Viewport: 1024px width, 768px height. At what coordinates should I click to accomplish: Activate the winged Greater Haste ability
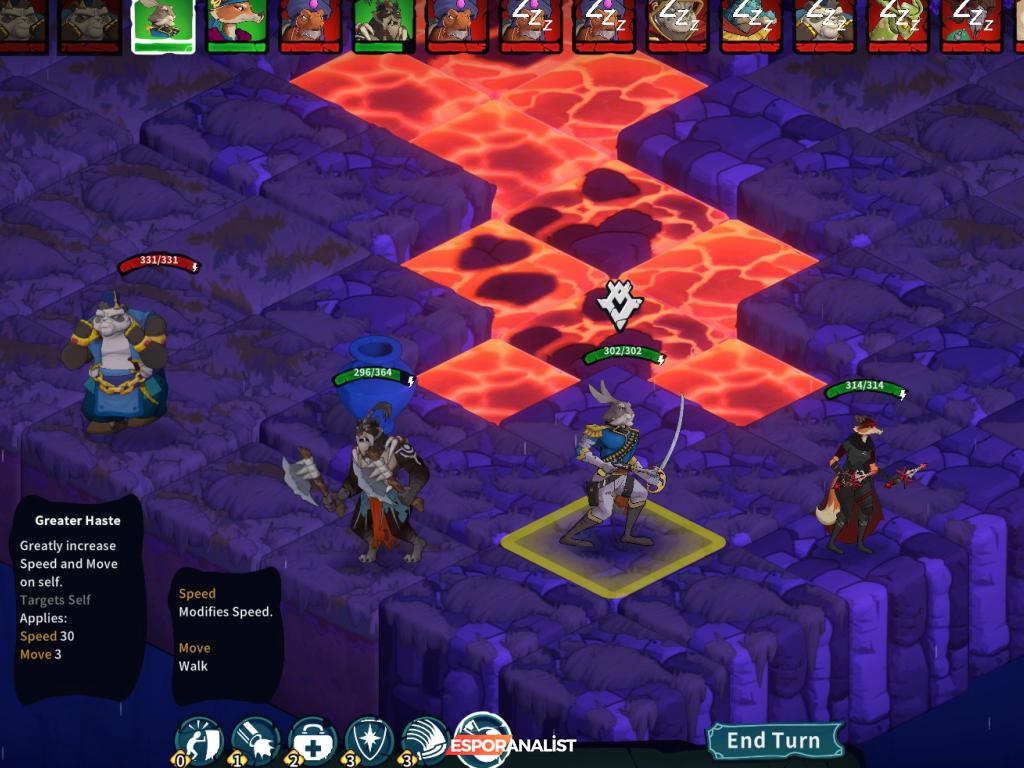tap(425, 740)
